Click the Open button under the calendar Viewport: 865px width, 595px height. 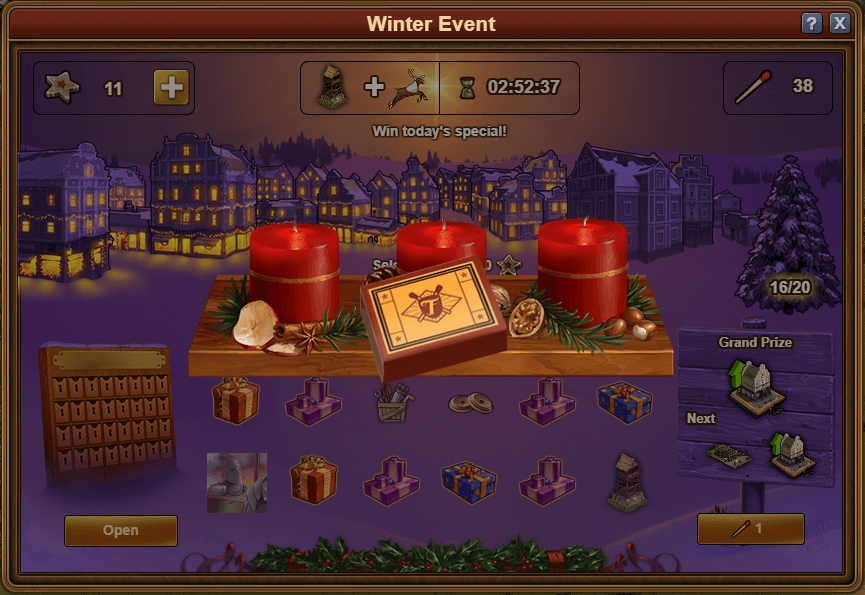121,530
